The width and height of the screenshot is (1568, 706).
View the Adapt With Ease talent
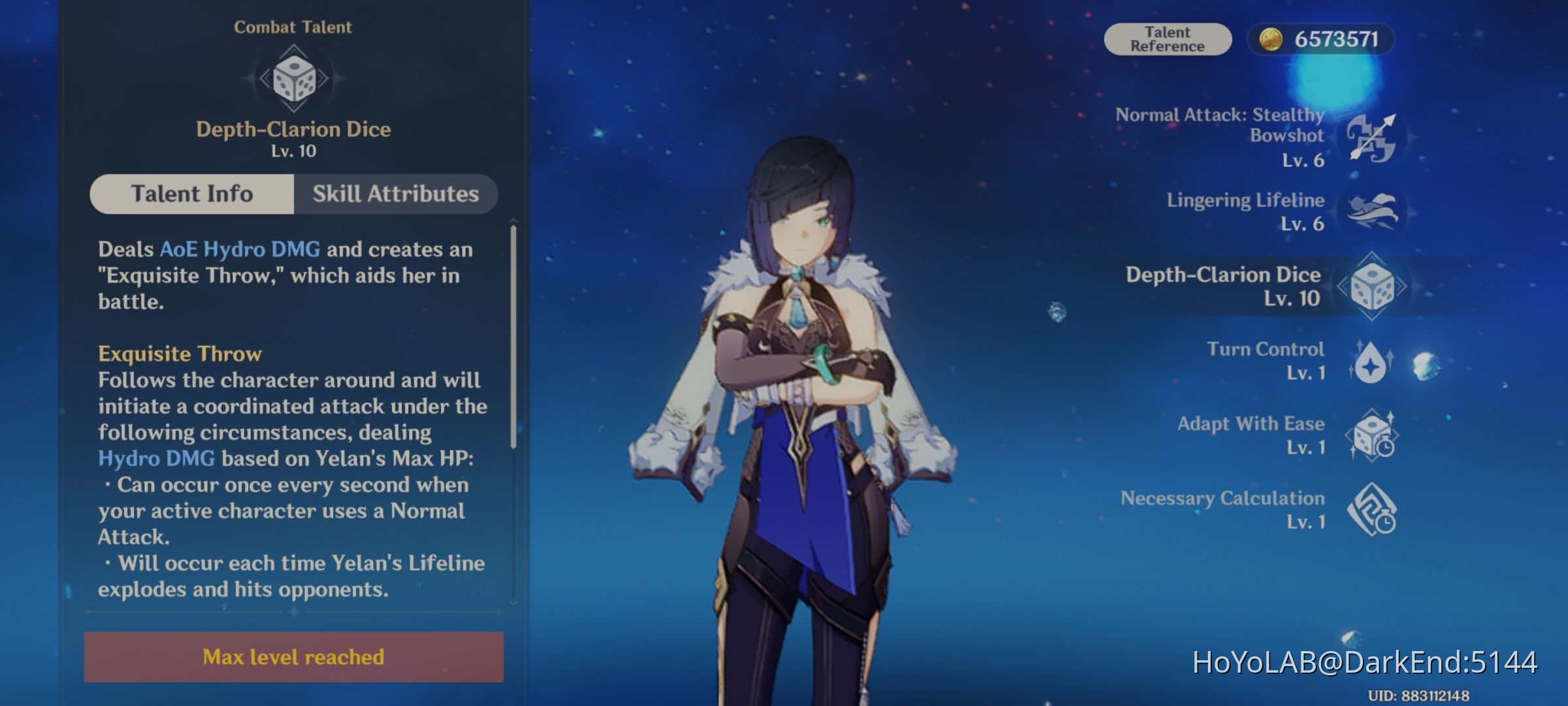point(1371,435)
